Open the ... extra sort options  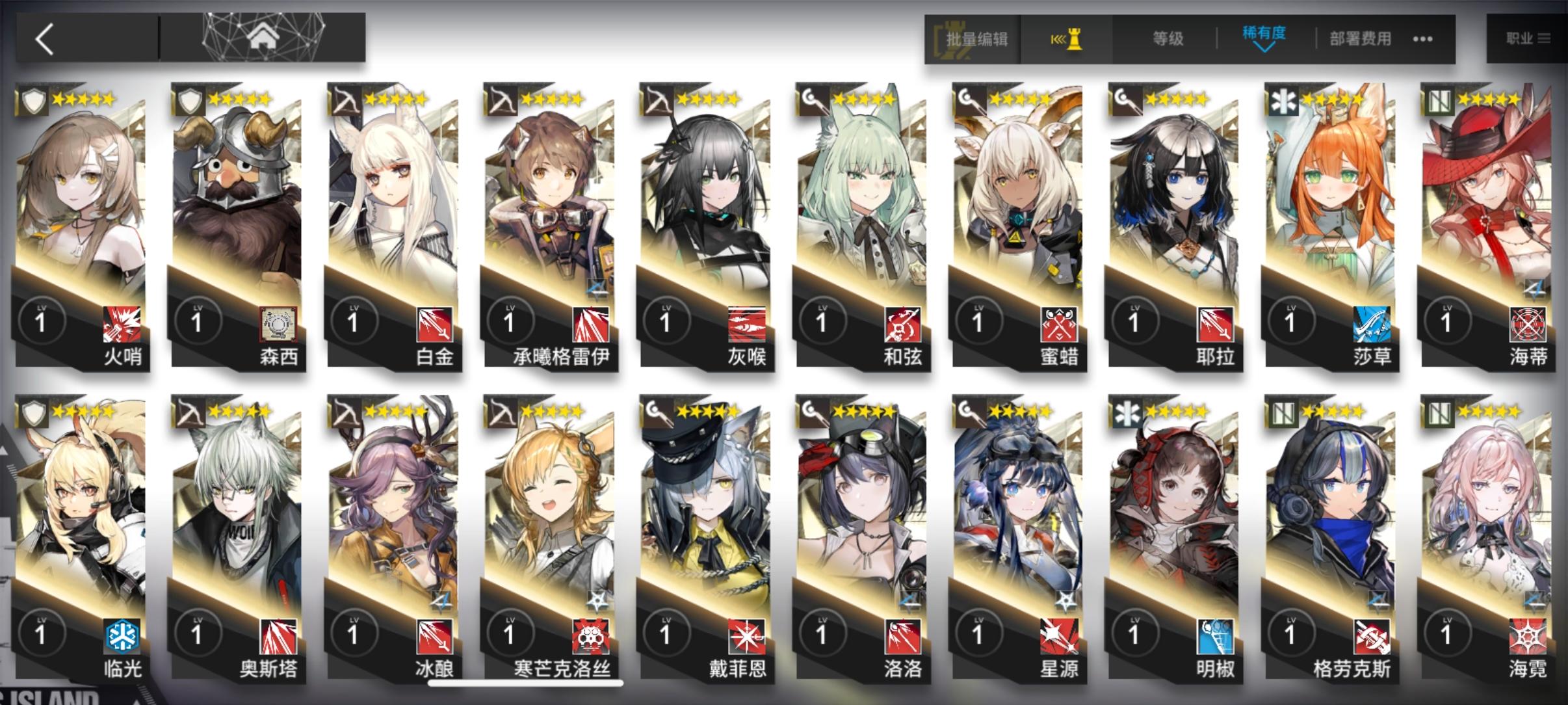click(1423, 39)
